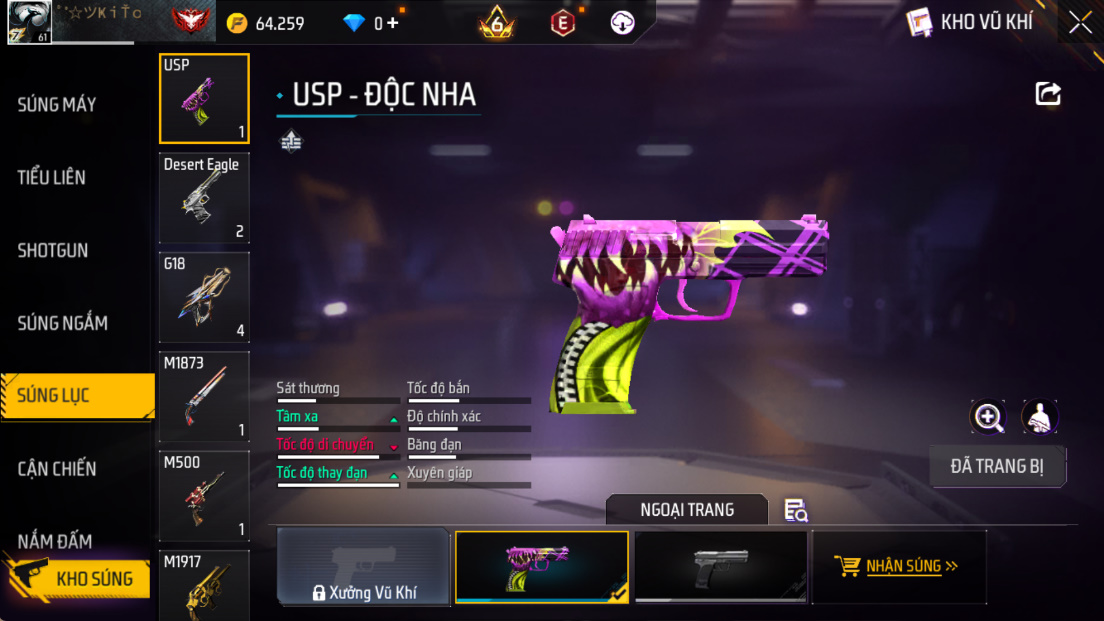Show the SÚNG NGẮM weapons
Image resolution: width=1104 pixels, height=621 pixels.
tap(62, 323)
